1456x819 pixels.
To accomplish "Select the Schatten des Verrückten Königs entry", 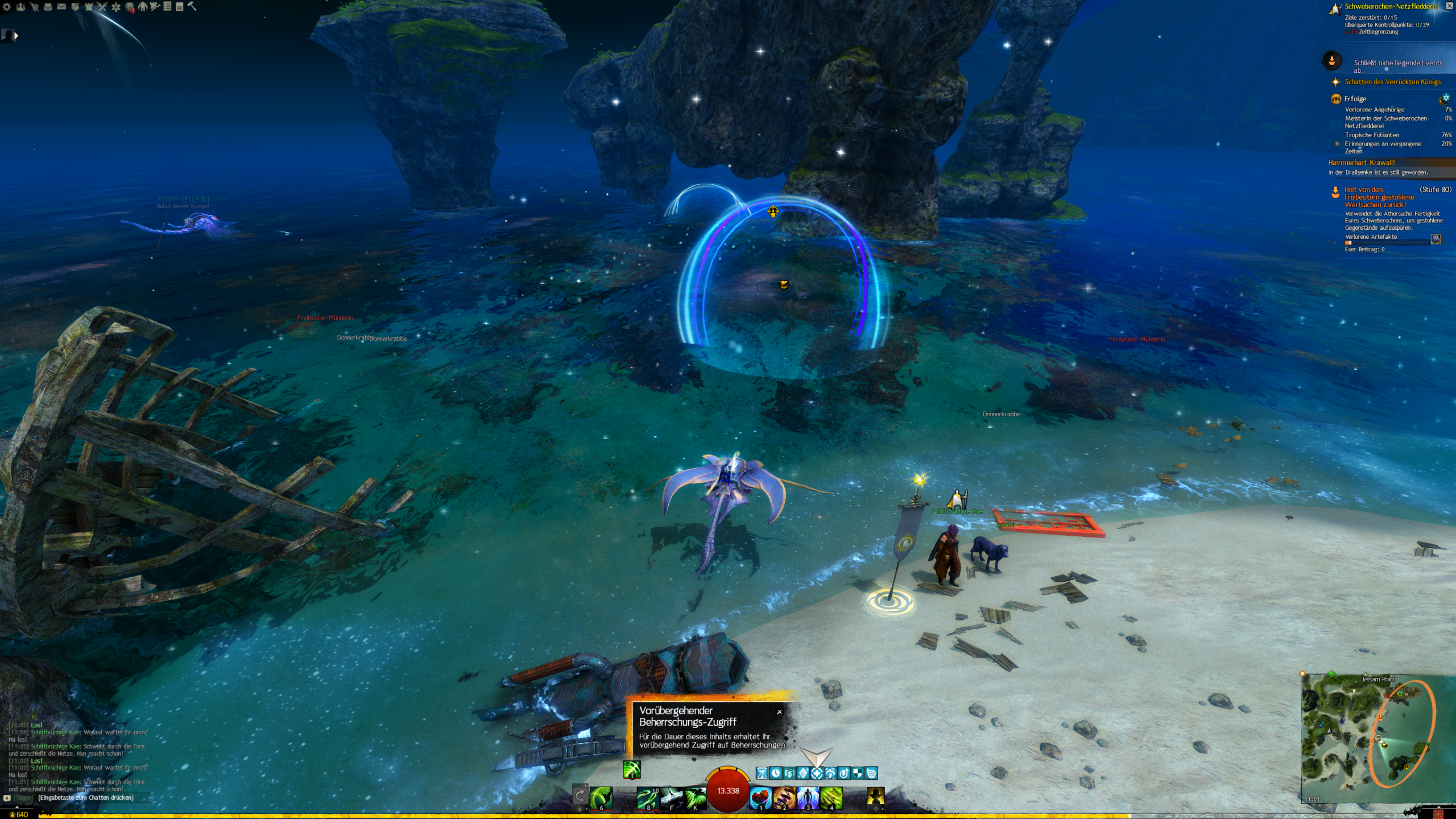I will 1392,82.
